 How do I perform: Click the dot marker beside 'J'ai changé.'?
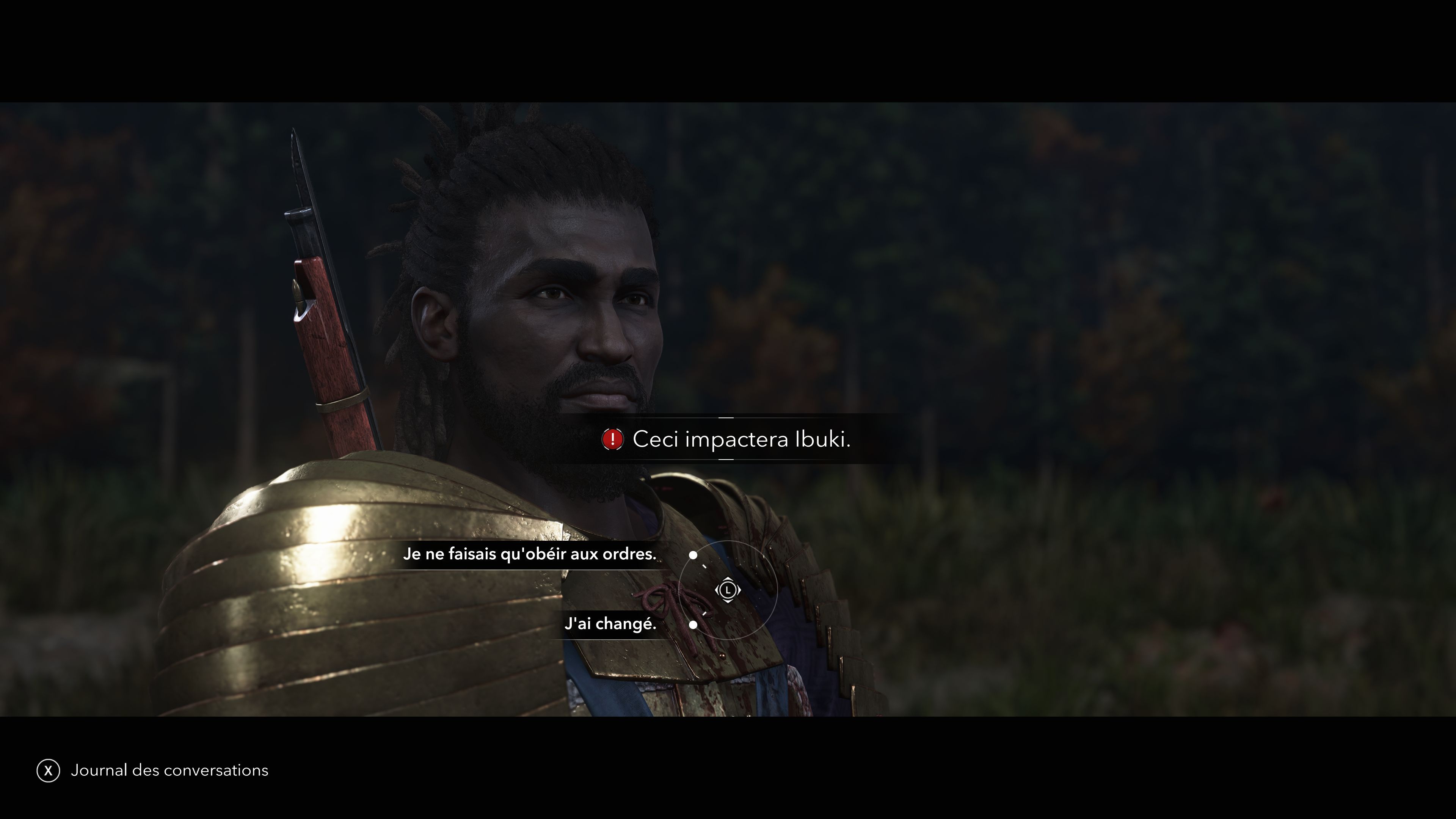click(x=693, y=626)
